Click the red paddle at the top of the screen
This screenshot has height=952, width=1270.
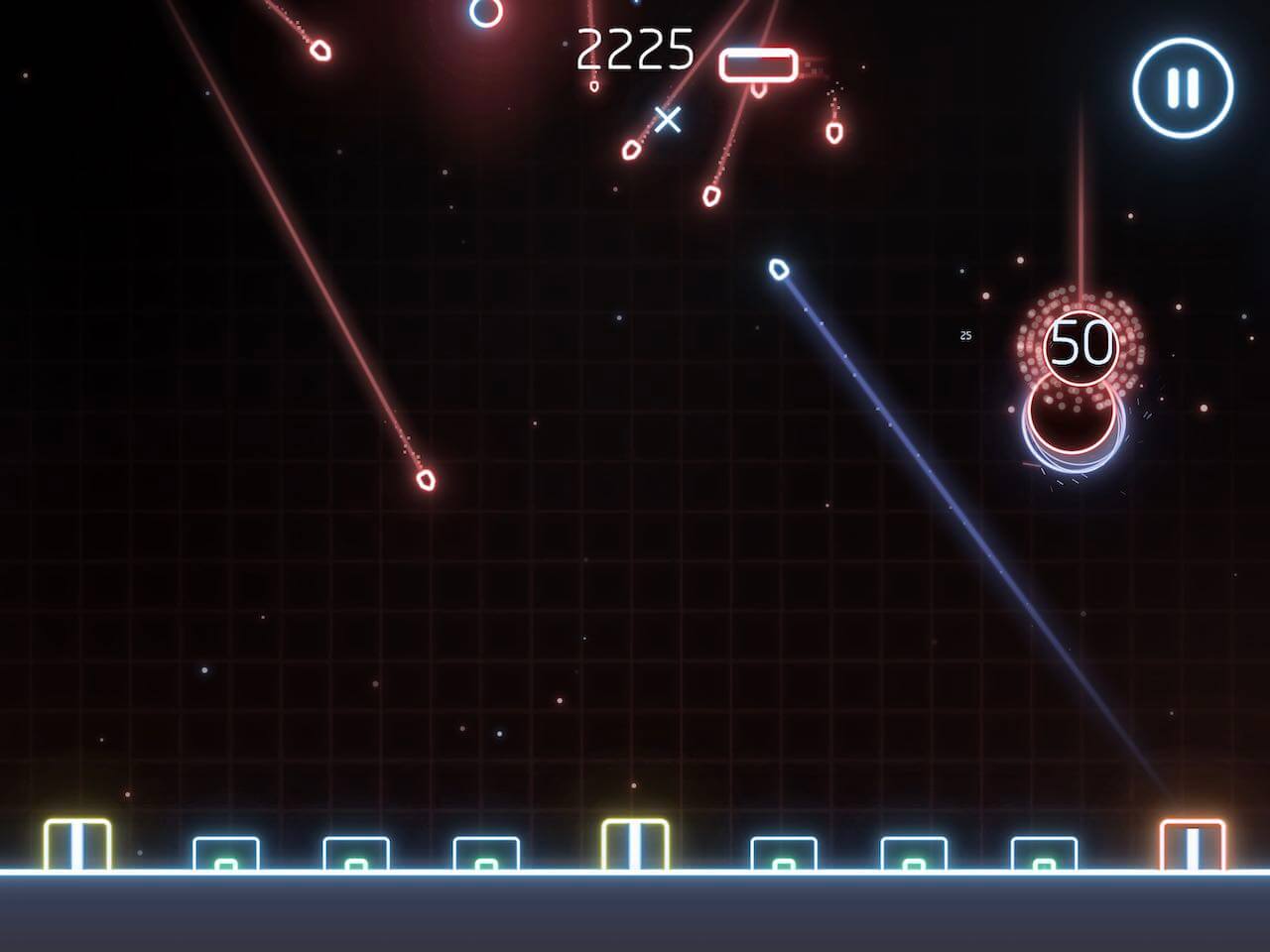point(761,63)
